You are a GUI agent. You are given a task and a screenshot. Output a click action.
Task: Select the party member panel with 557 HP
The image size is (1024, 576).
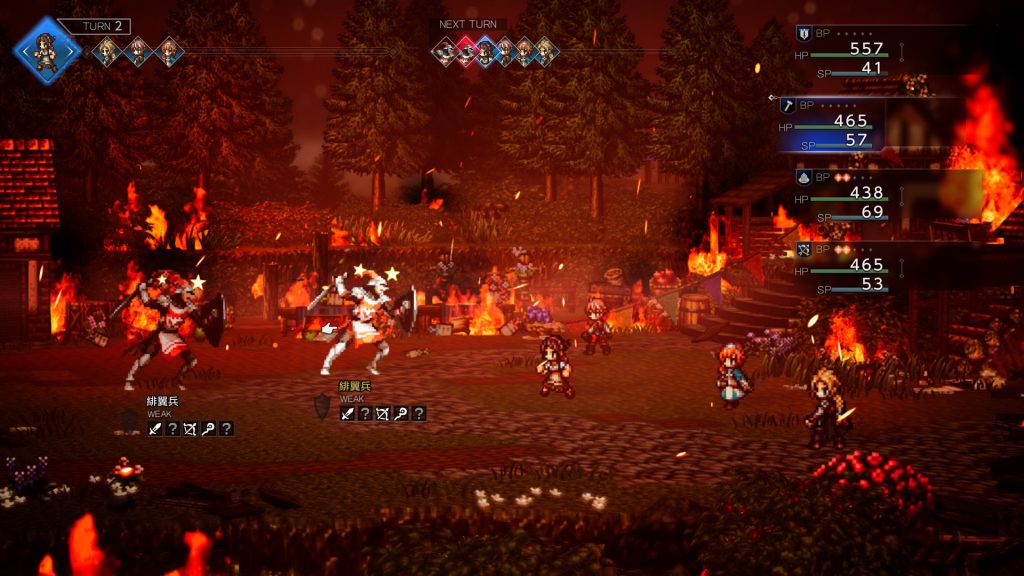850,50
